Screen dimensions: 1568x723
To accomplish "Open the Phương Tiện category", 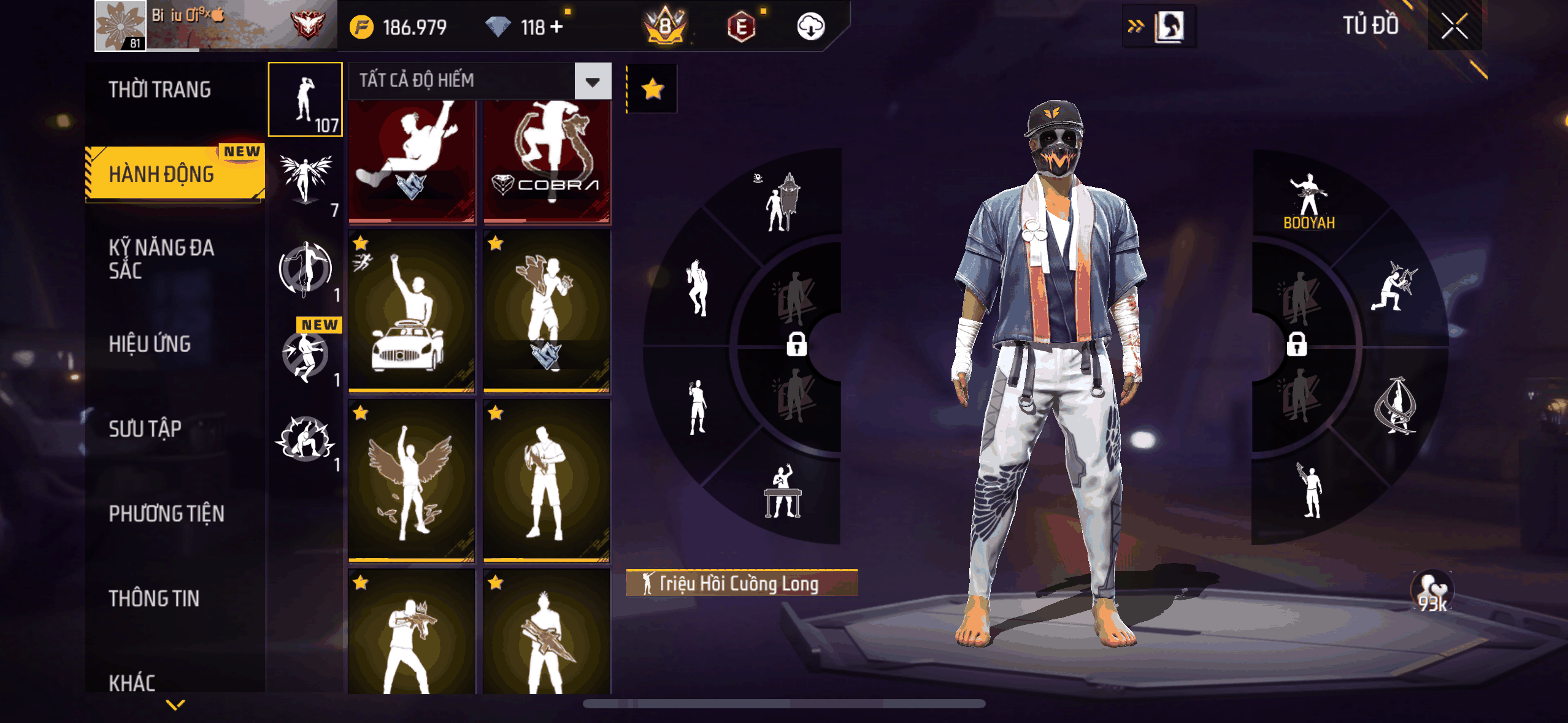I will click(x=166, y=513).
